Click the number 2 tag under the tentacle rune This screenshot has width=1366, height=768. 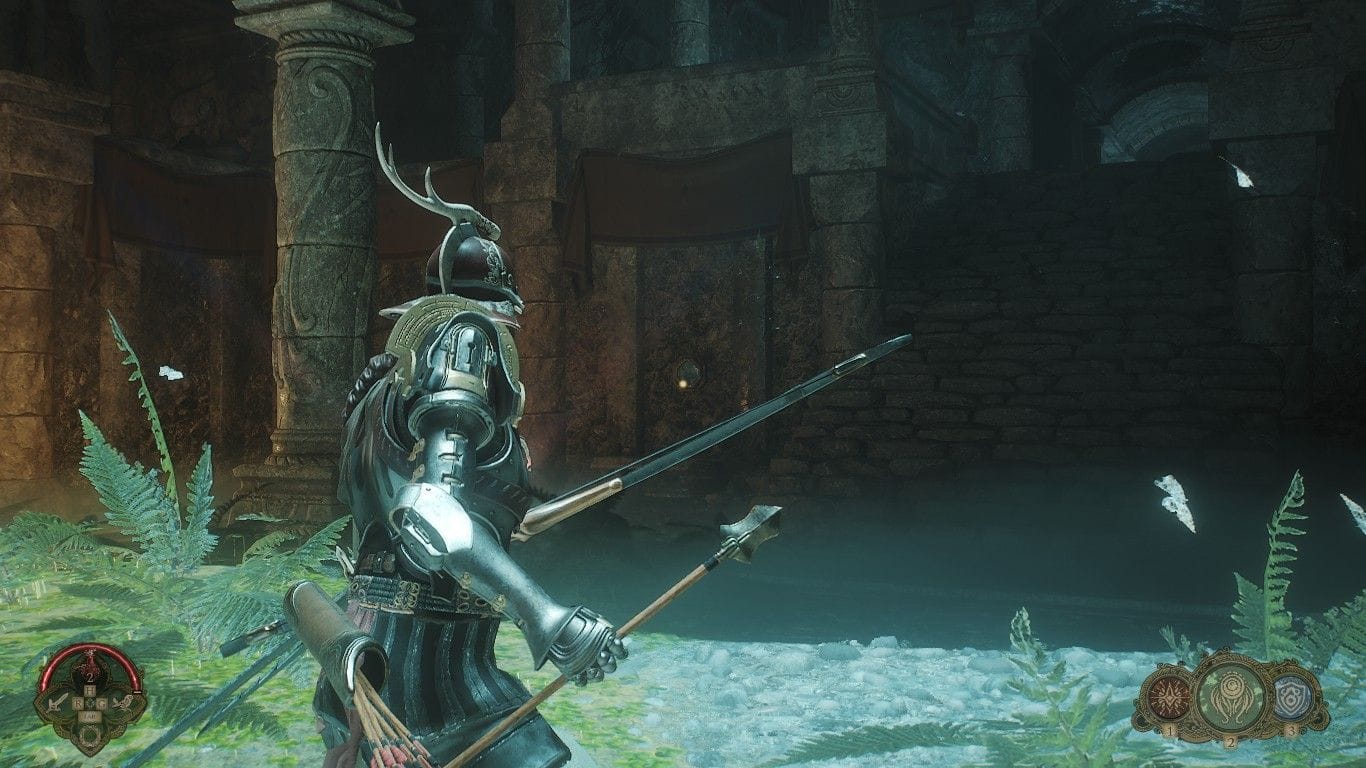(x=1231, y=742)
